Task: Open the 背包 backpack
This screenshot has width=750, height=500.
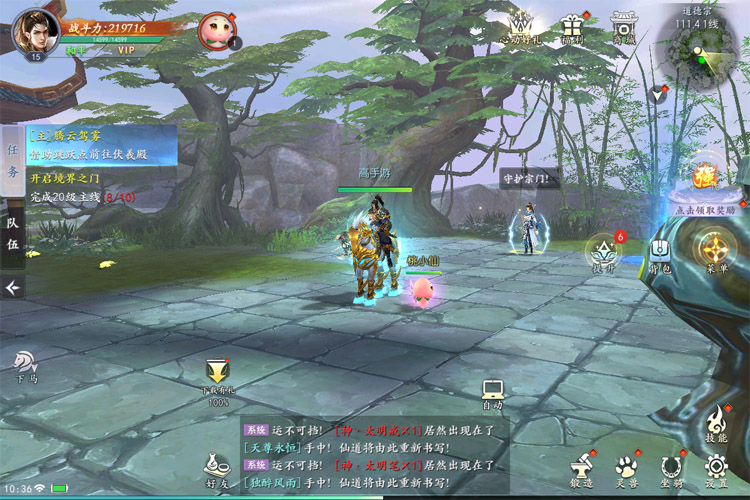Action: (659, 253)
